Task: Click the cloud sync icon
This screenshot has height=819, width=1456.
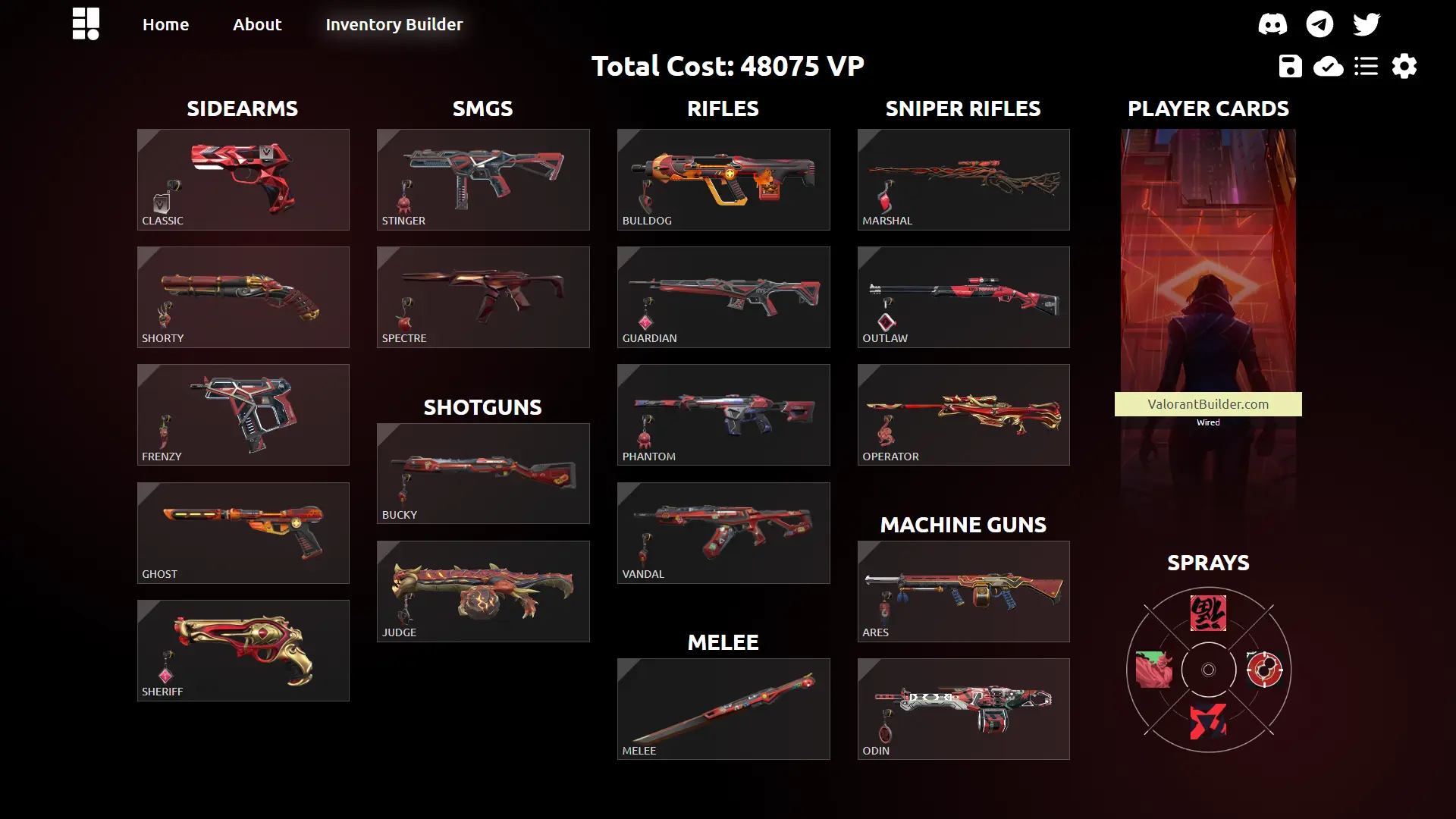Action: (x=1328, y=67)
